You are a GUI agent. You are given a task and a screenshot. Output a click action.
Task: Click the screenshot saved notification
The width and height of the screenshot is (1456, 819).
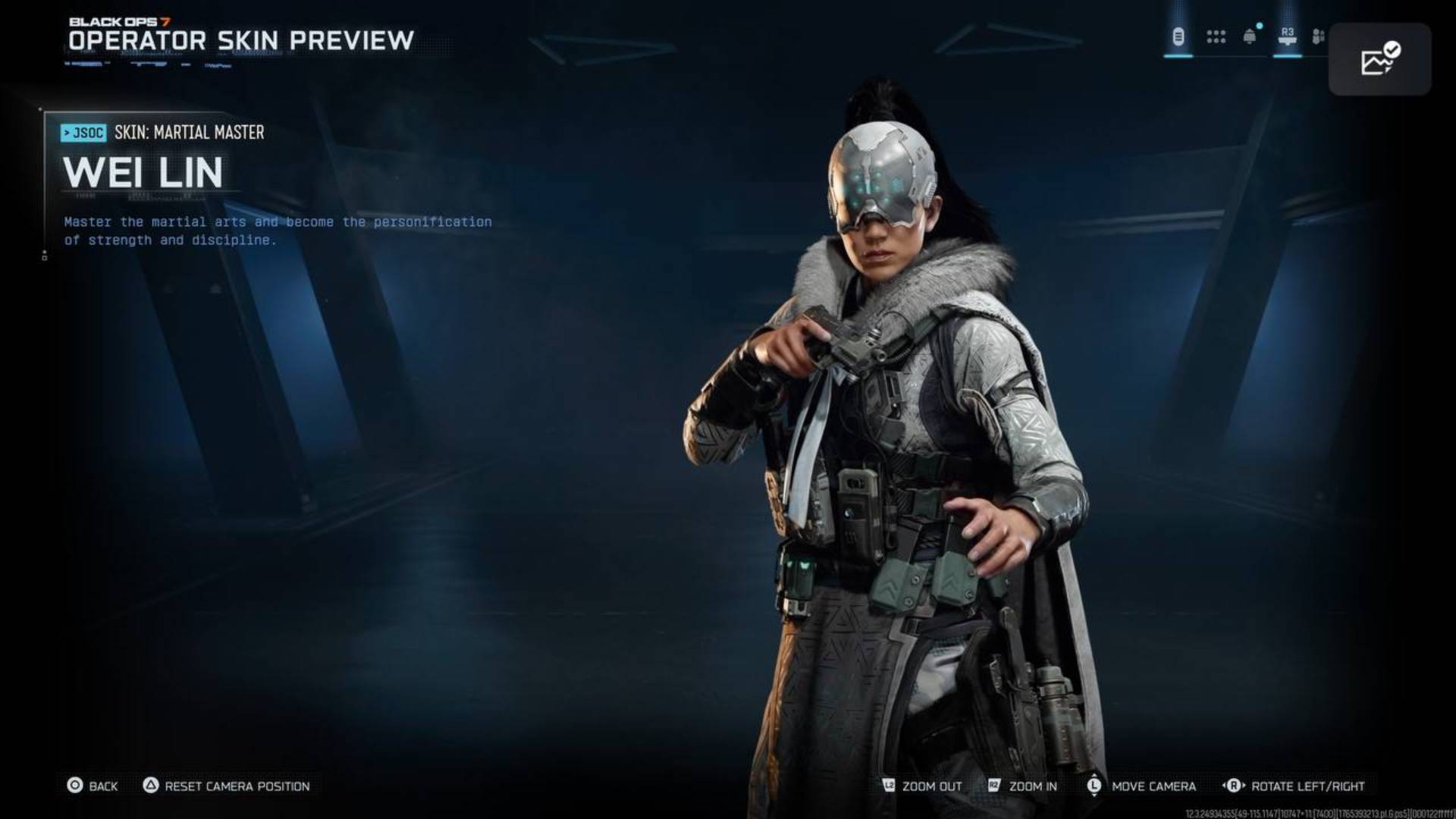pyautogui.click(x=1379, y=59)
